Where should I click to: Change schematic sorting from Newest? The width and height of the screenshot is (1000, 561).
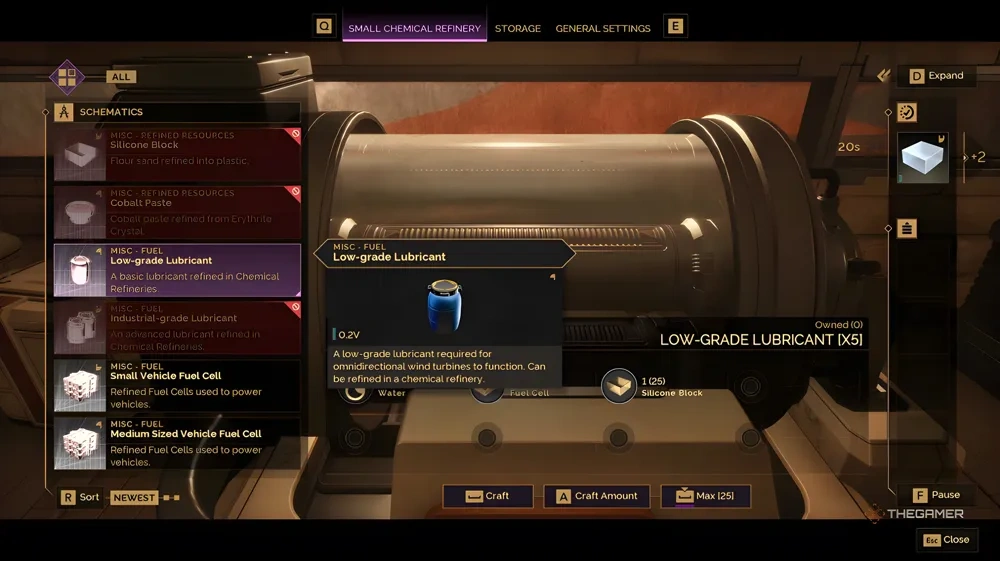(x=134, y=497)
